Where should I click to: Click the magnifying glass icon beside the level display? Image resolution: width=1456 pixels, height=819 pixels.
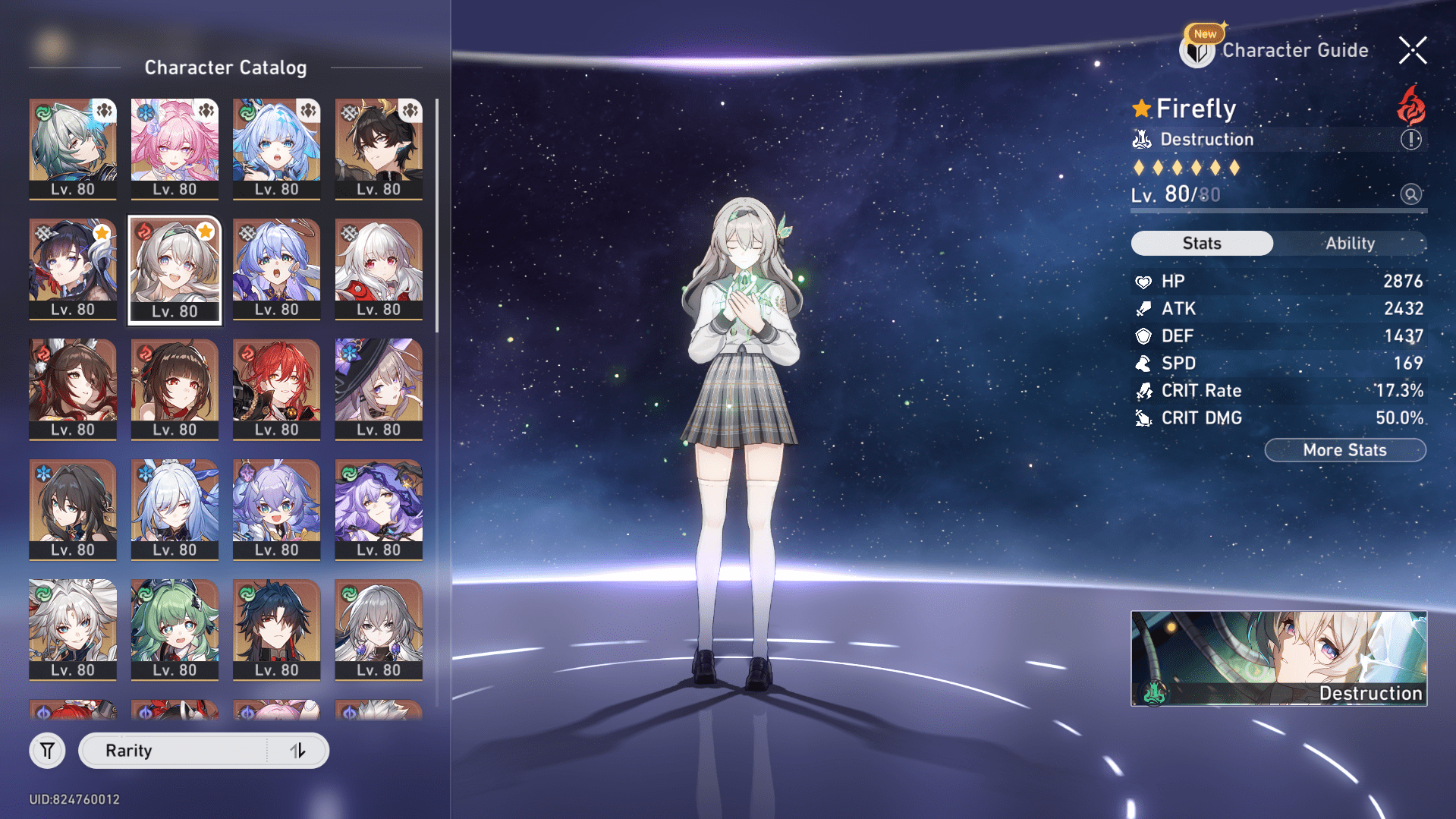click(x=1410, y=194)
